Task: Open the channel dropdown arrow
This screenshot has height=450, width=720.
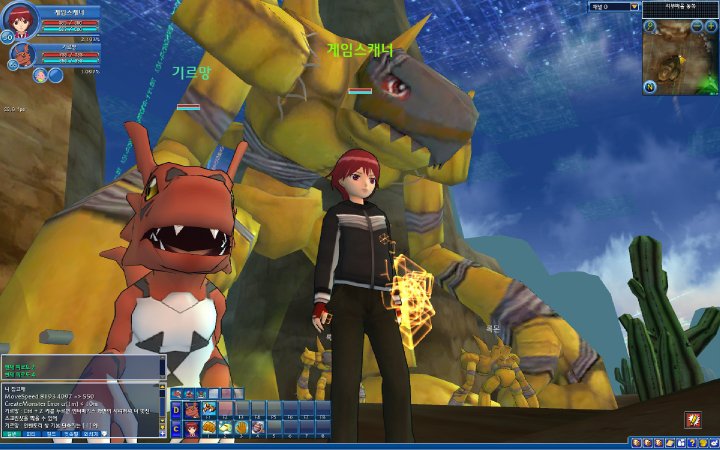Action: point(634,6)
